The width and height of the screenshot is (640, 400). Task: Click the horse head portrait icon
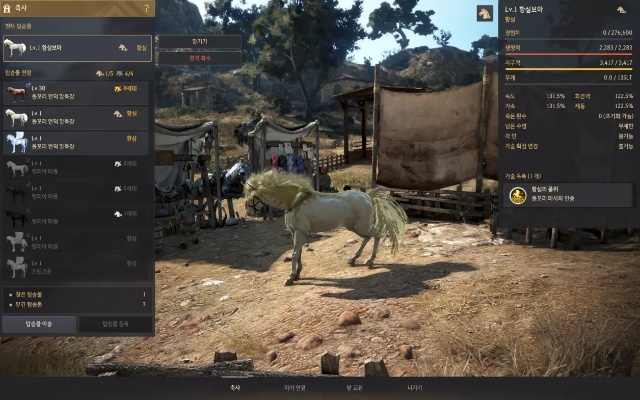[486, 14]
